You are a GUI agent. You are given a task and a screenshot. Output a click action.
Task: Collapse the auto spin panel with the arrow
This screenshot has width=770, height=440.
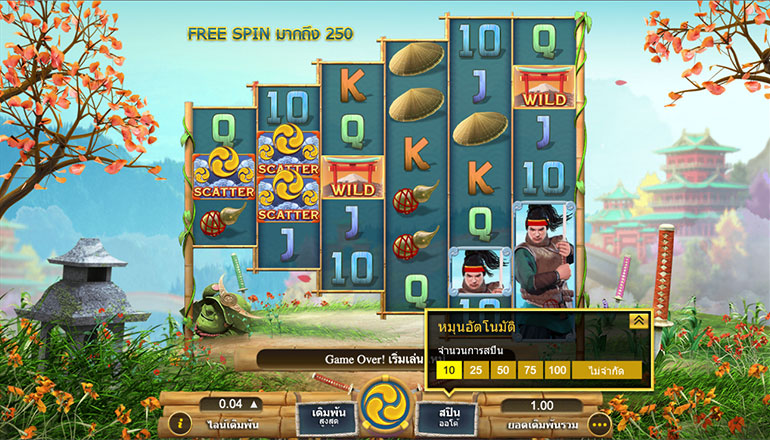637,321
